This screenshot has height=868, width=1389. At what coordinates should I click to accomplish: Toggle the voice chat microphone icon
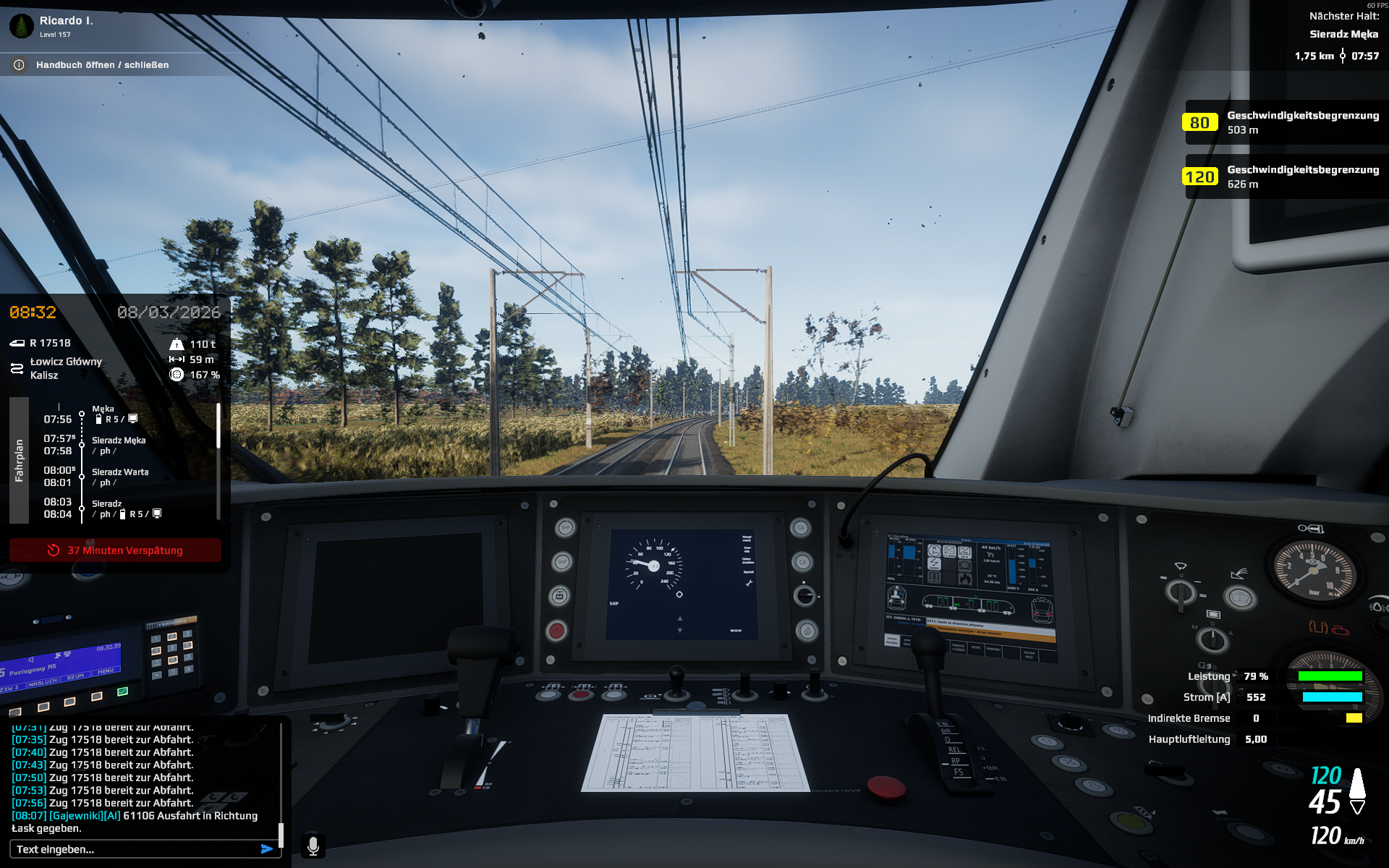click(313, 846)
